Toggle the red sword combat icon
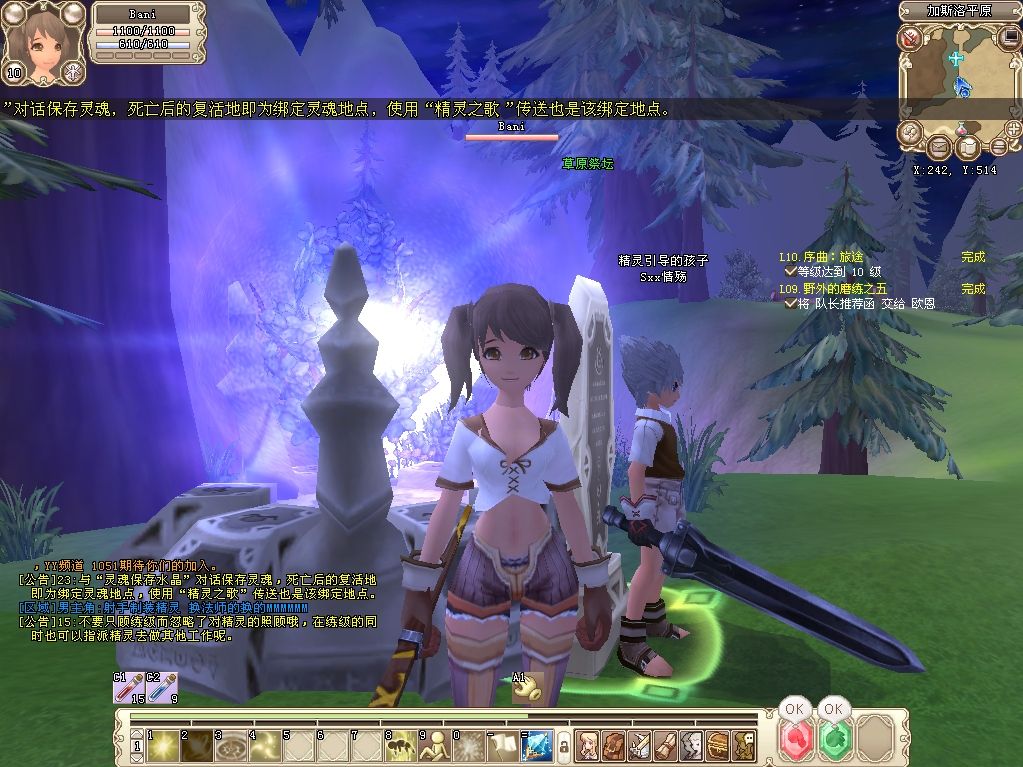This screenshot has height=767, width=1023. [910, 39]
